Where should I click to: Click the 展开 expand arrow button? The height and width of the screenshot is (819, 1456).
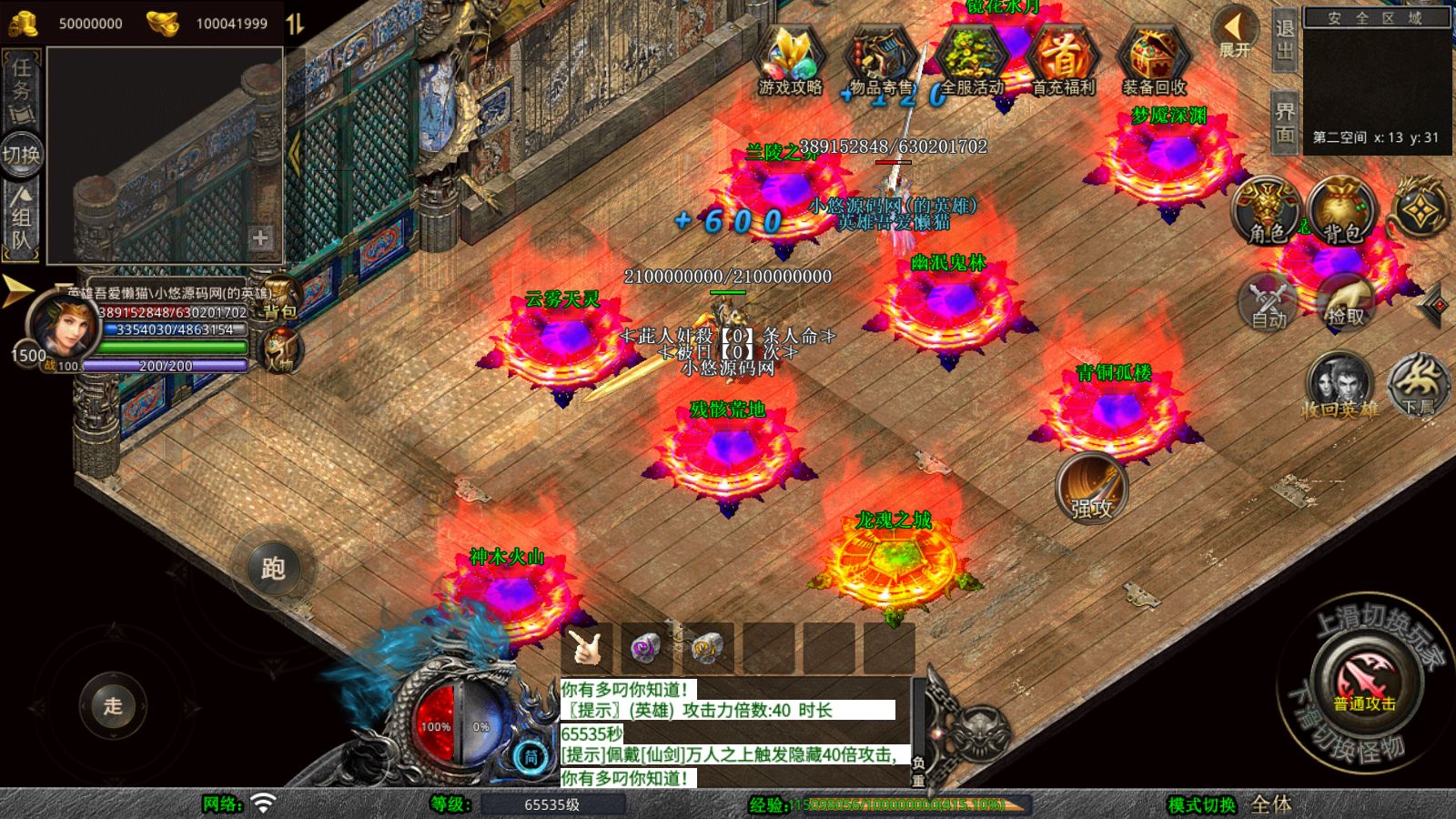click(x=1235, y=33)
